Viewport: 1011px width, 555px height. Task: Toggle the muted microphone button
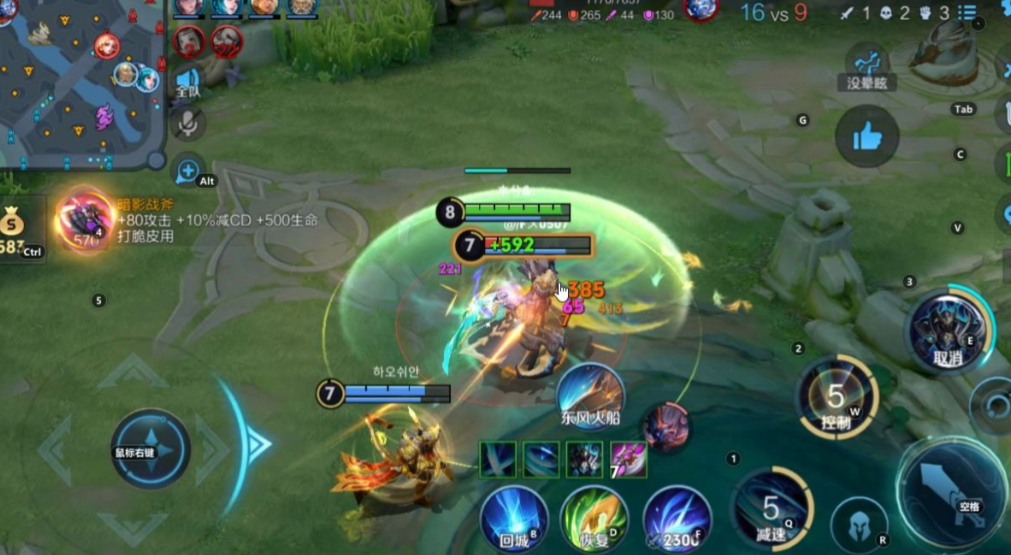pyautogui.click(x=187, y=123)
